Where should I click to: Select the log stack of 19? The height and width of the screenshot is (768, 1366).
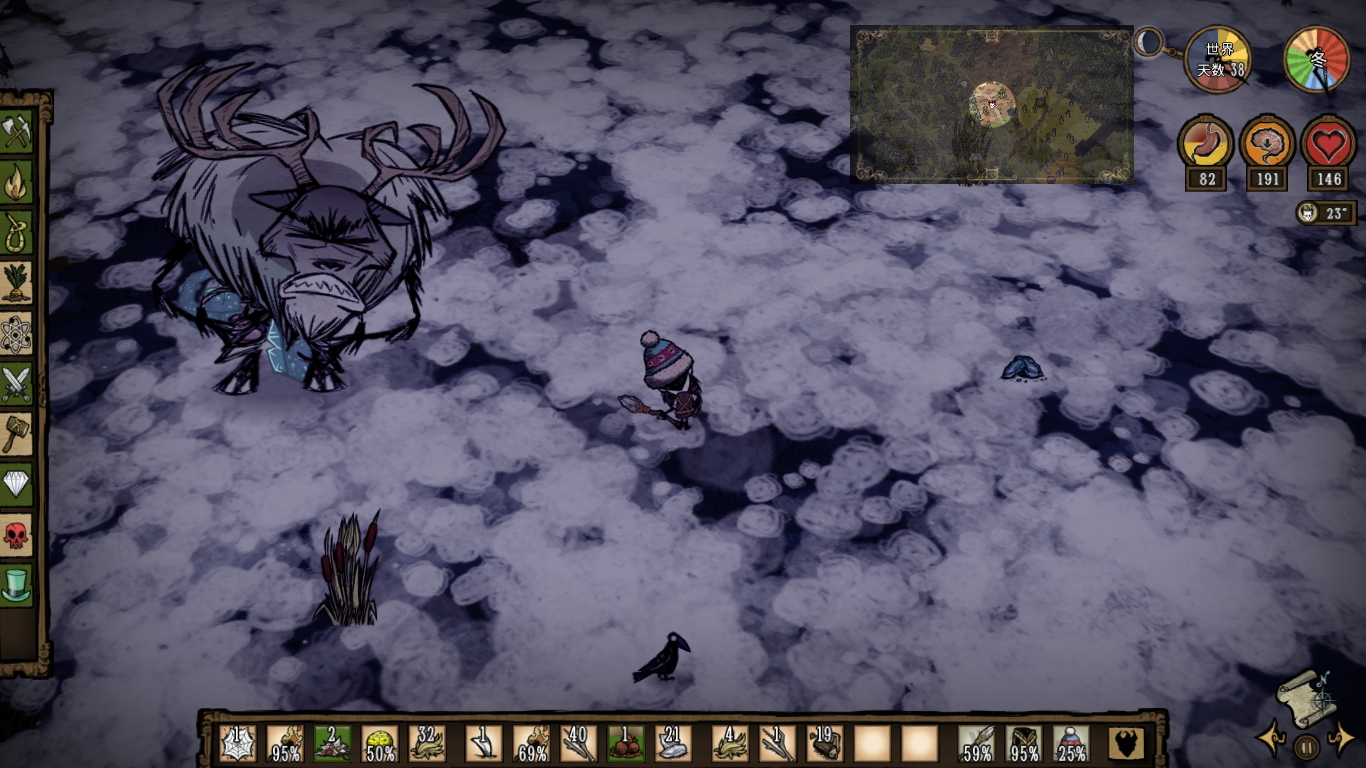coord(825,744)
